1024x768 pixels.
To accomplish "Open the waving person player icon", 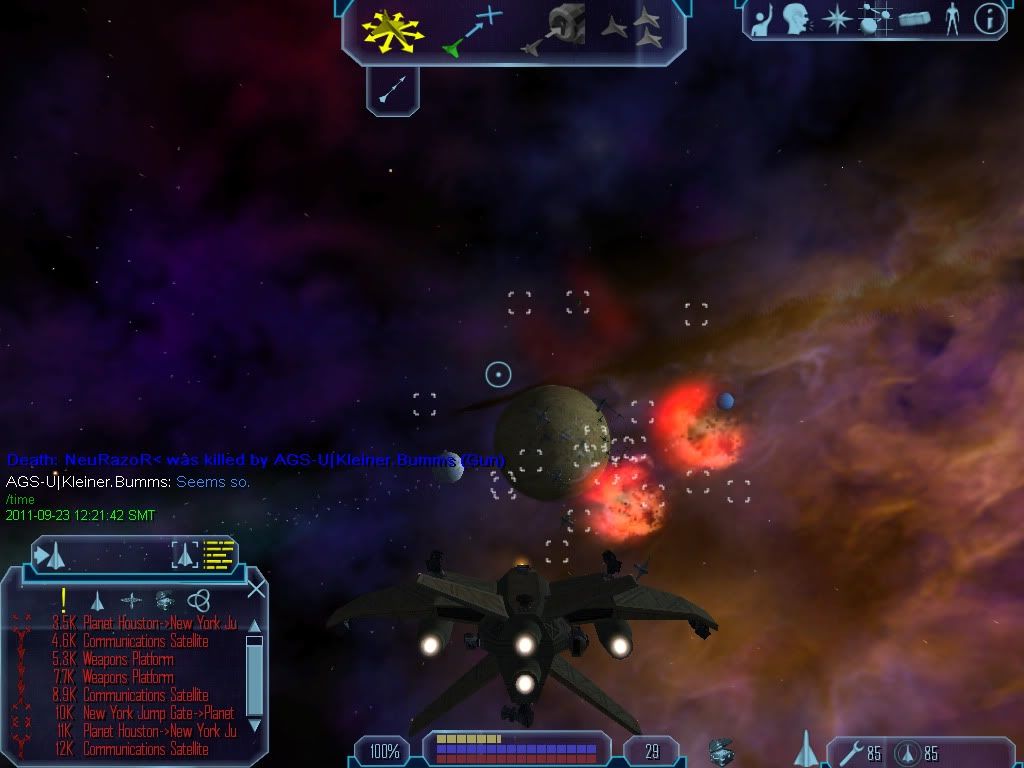I will coord(762,18).
